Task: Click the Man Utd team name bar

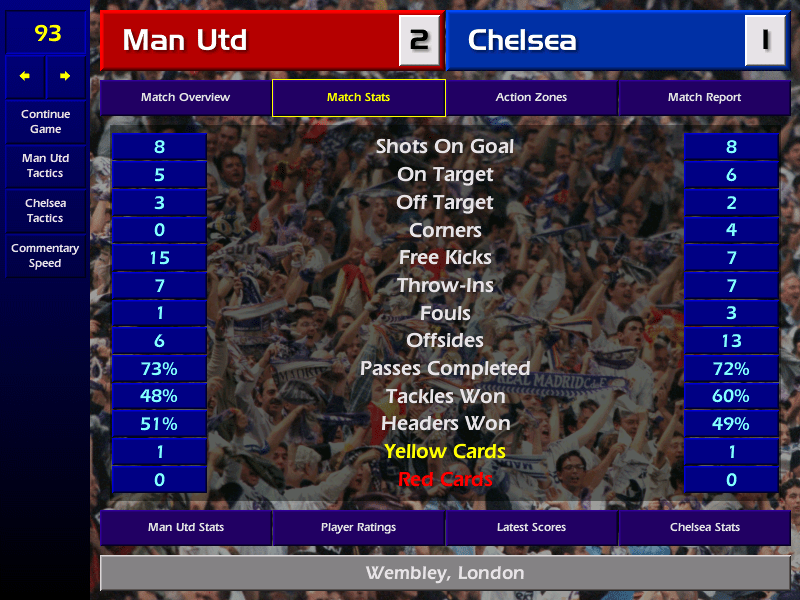Action: tap(250, 41)
